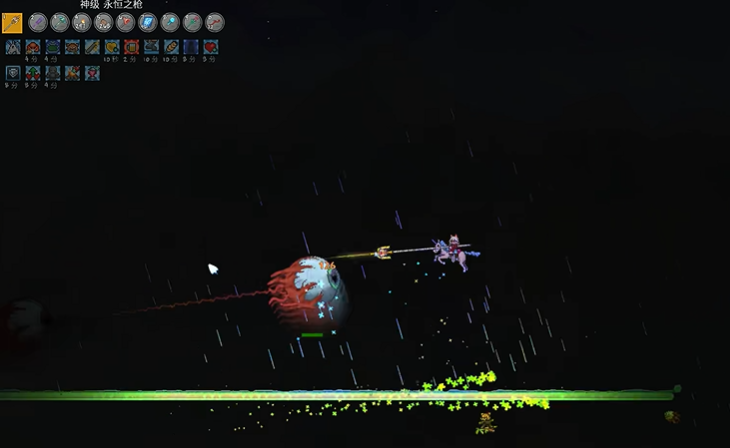The width and height of the screenshot is (730, 448).
Task: Select the blue mirror hotbar slot
Action: coord(148,22)
